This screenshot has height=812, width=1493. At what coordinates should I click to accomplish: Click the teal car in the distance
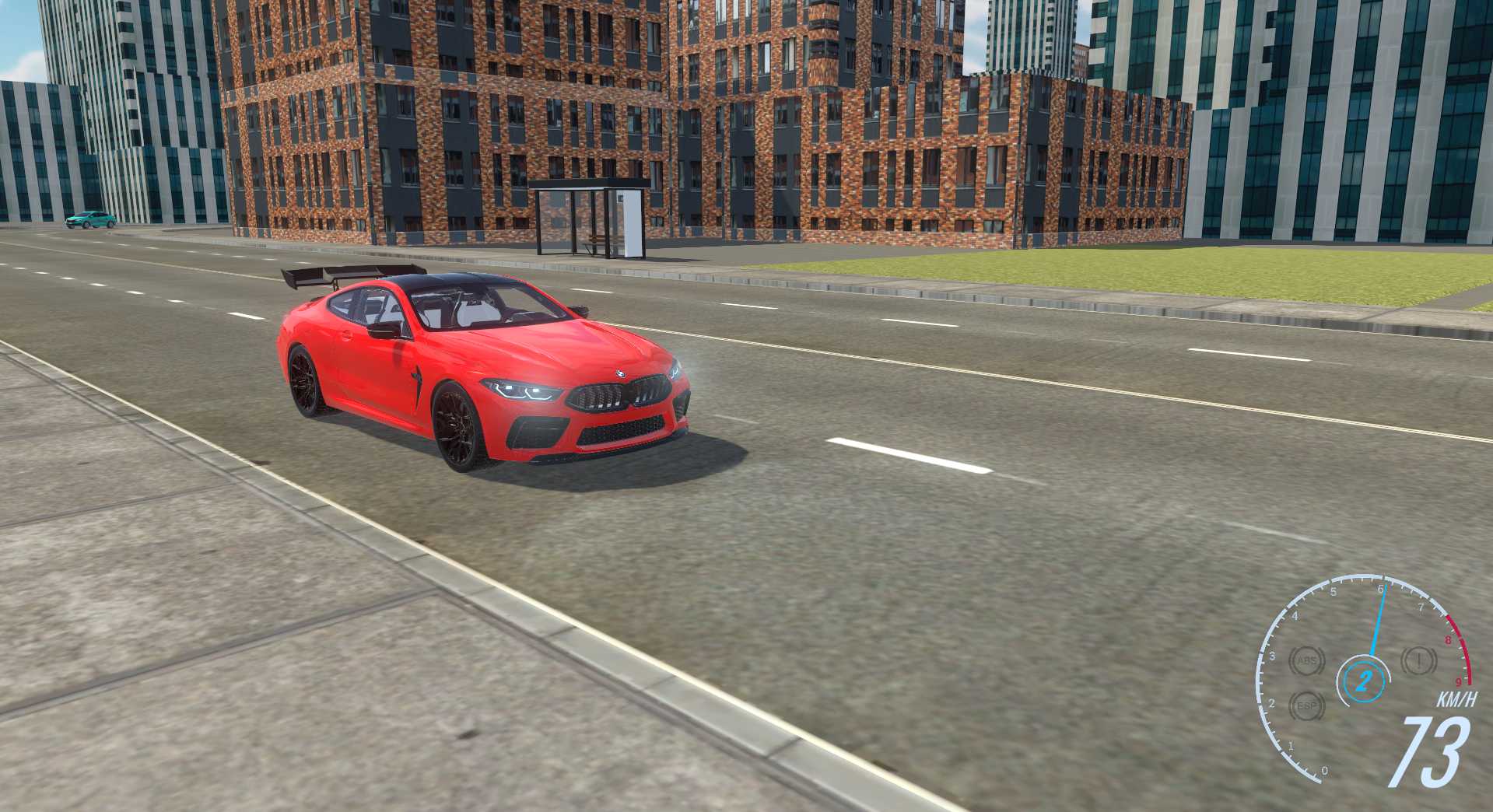[x=90, y=220]
